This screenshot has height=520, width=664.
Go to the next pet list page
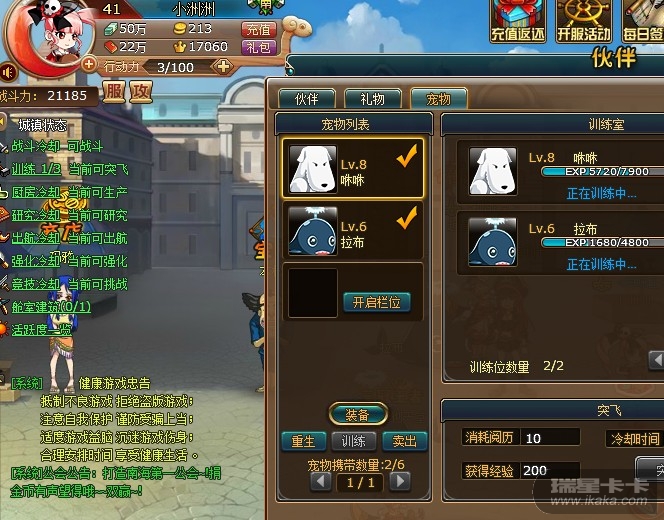pyautogui.click(x=399, y=481)
